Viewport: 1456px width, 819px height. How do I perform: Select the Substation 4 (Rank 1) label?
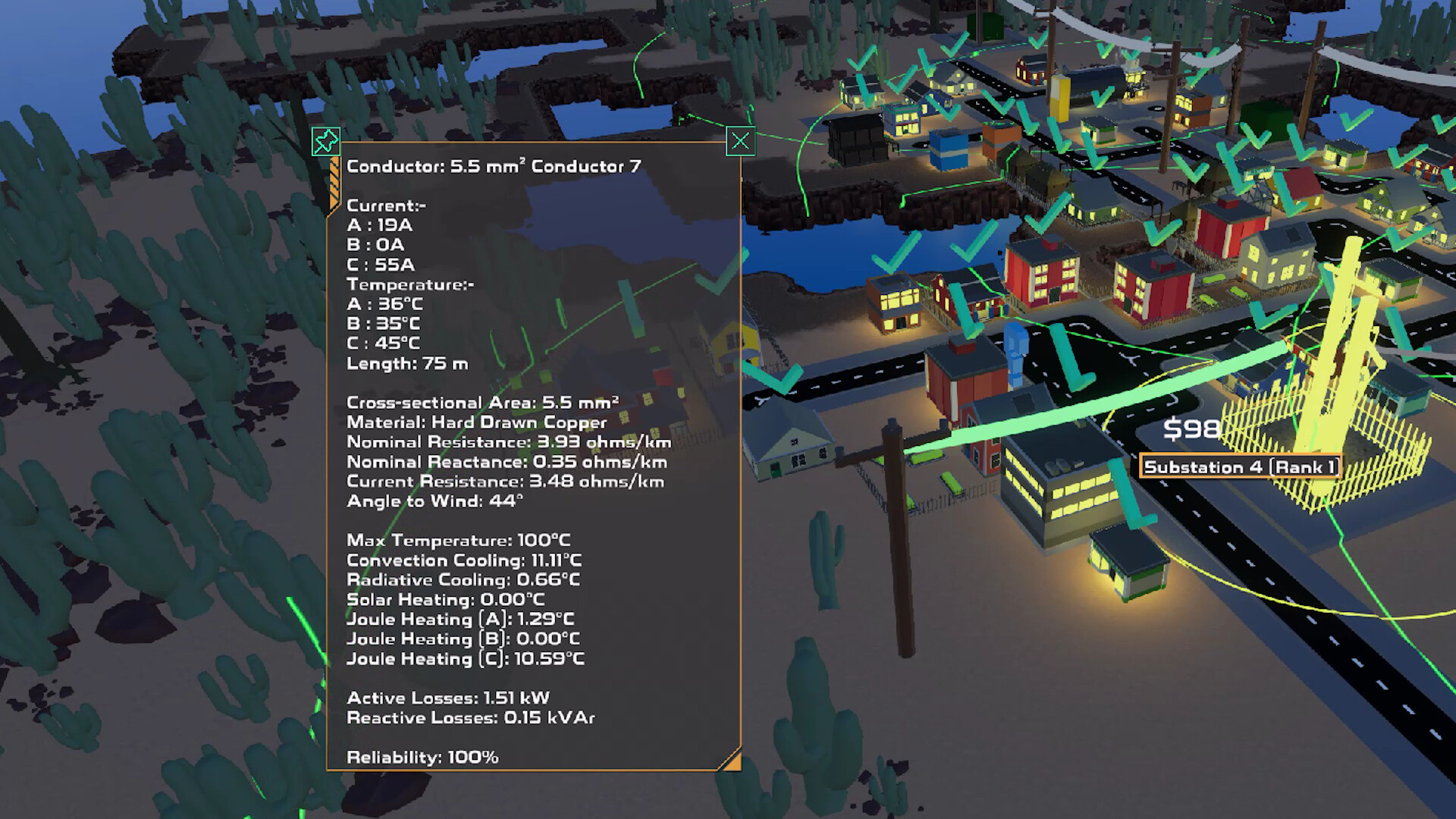point(1241,468)
